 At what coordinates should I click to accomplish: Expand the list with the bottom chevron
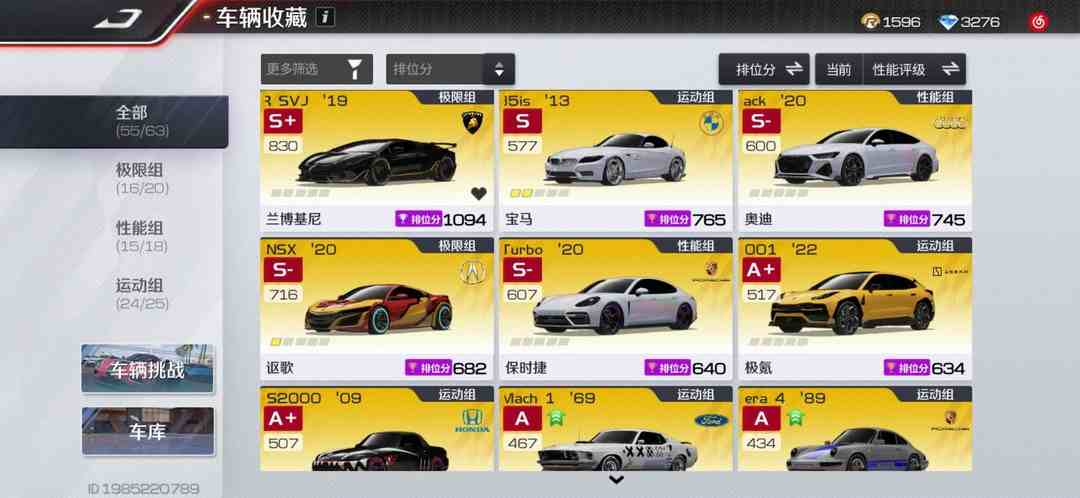[616, 481]
